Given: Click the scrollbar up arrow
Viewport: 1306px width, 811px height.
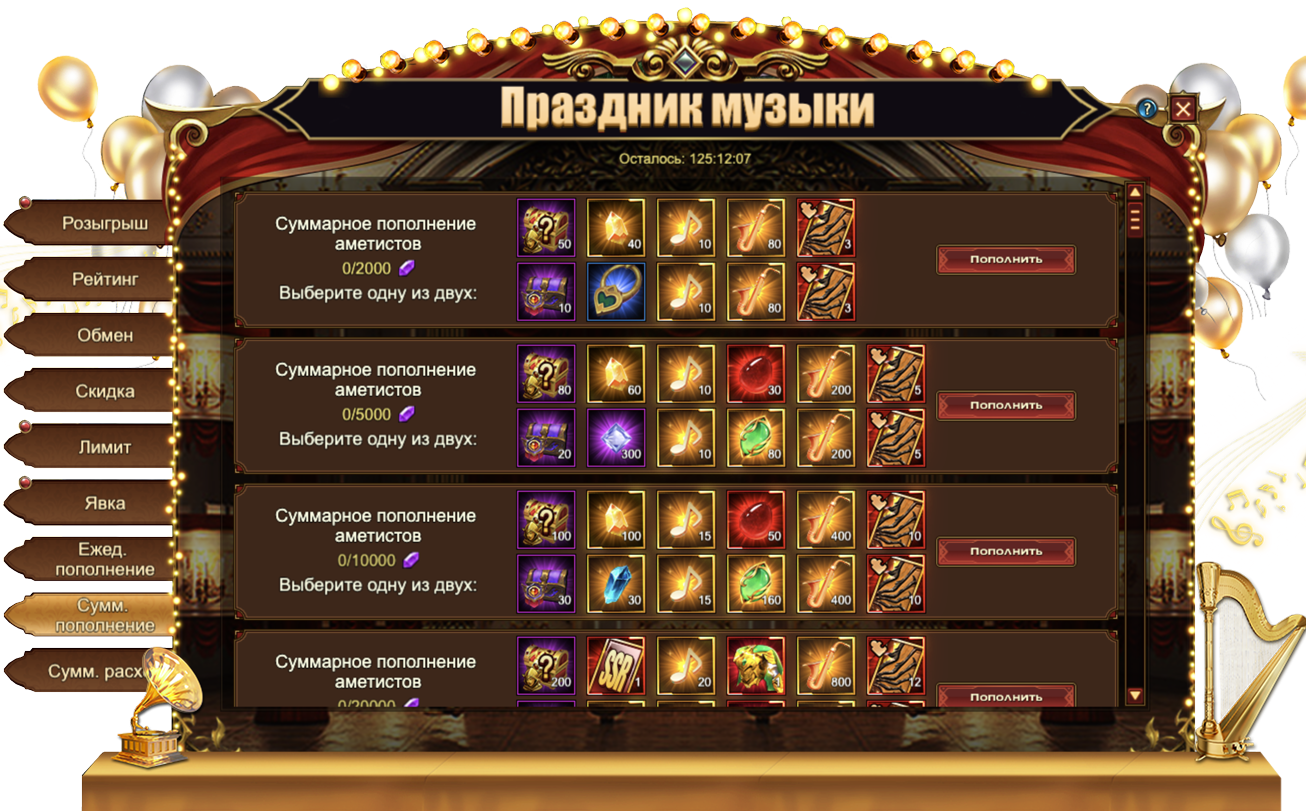Looking at the screenshot, I should click(x=1135, y=192).
